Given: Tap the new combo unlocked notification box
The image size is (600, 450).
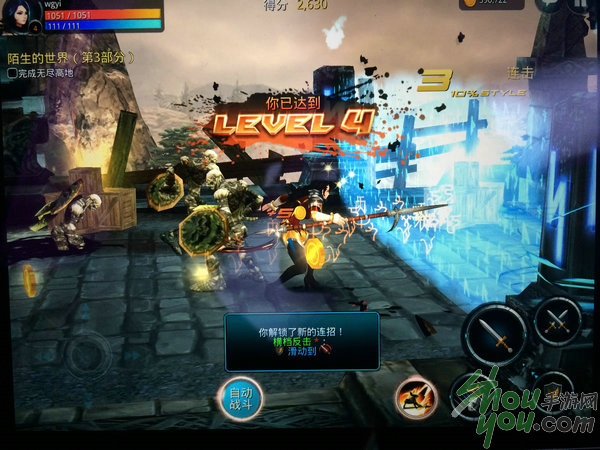Looking at the screenshot, I should (301, 341).
